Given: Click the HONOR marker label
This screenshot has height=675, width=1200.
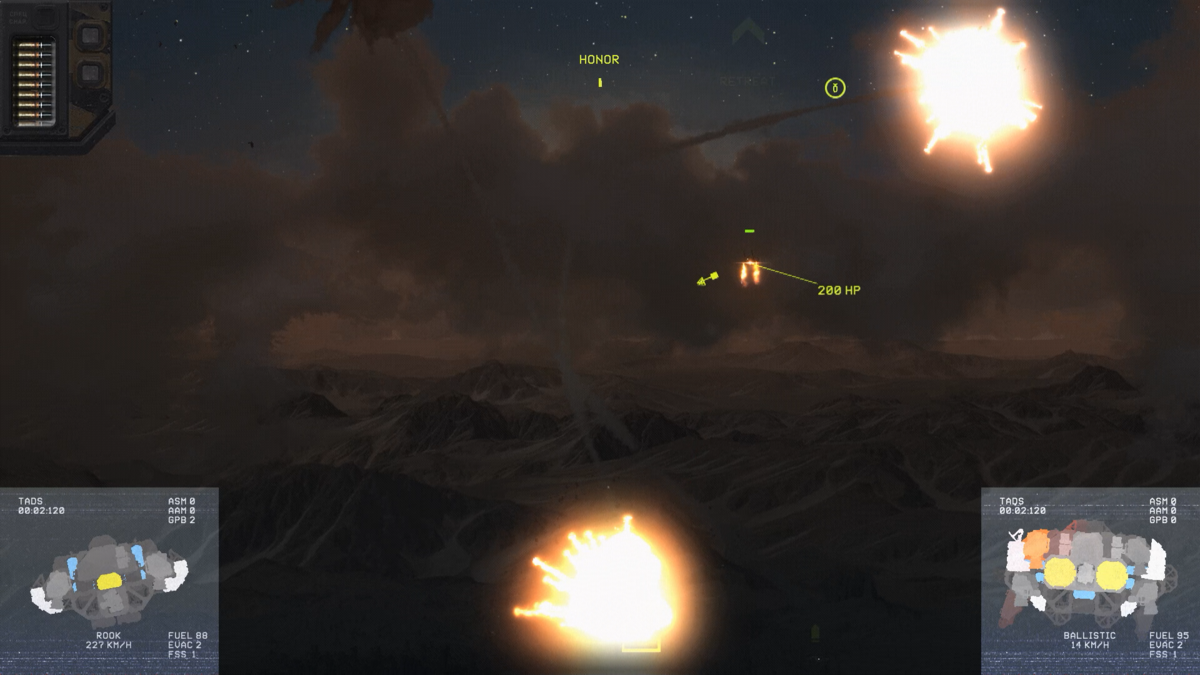Looking at the screenshot, I should coord(599,60).
